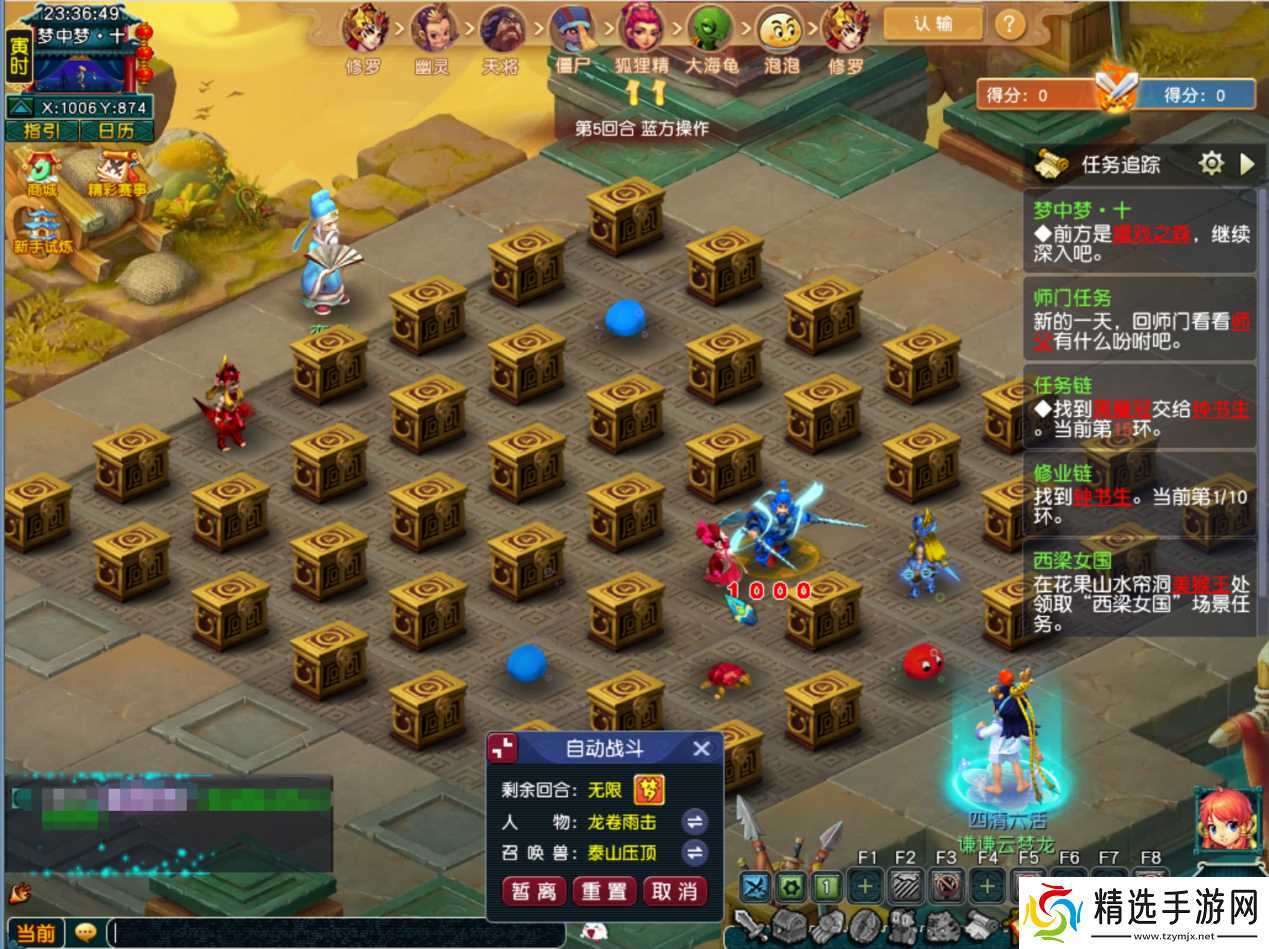Collapse the 任务追踪 panel with the arrow
Image resolution: width=1269 pixels, height=949 pixels.
click(x=1246, y=164)
